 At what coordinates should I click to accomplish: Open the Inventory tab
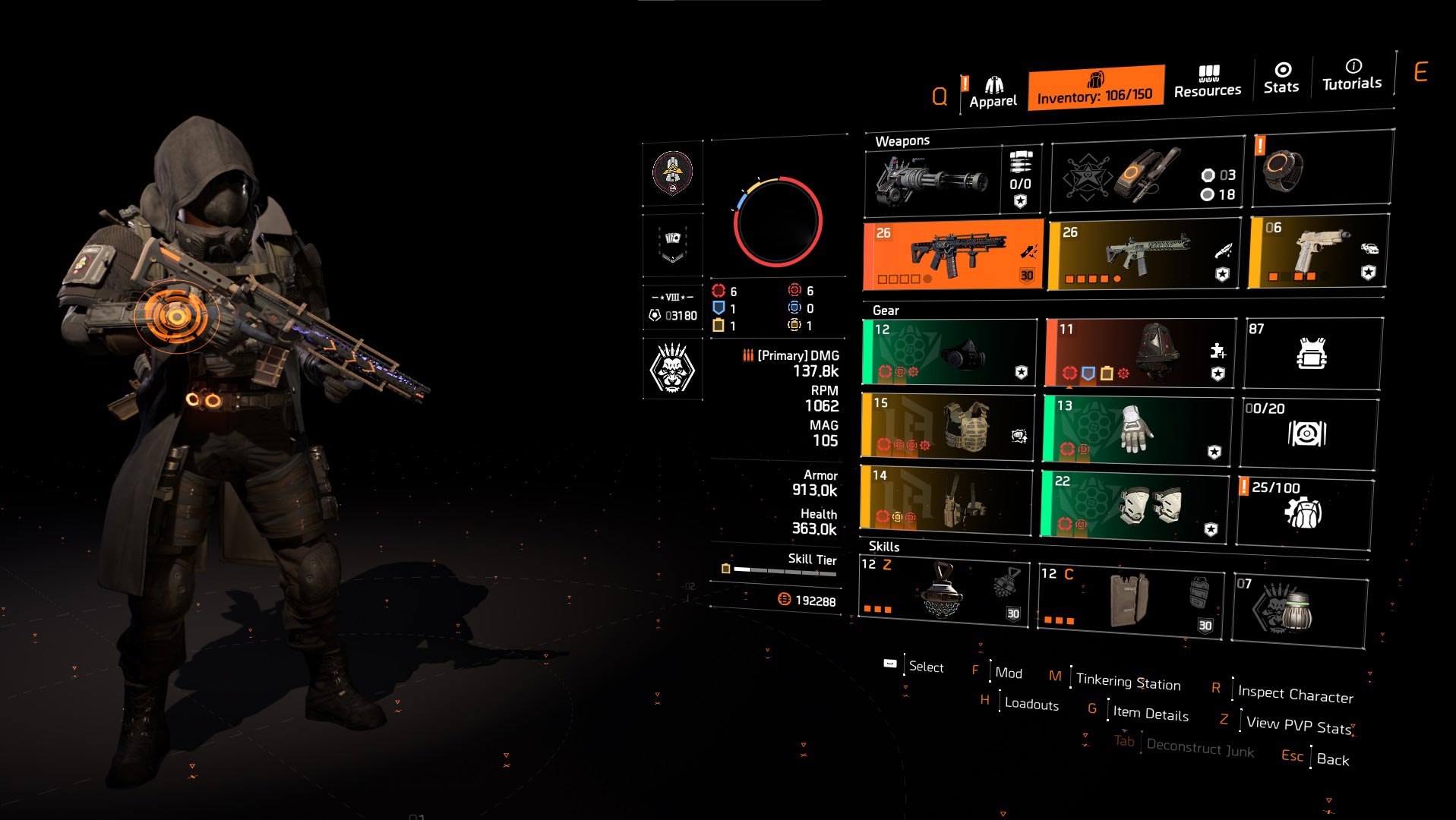pyautogui.click(x=1095, y=88)
